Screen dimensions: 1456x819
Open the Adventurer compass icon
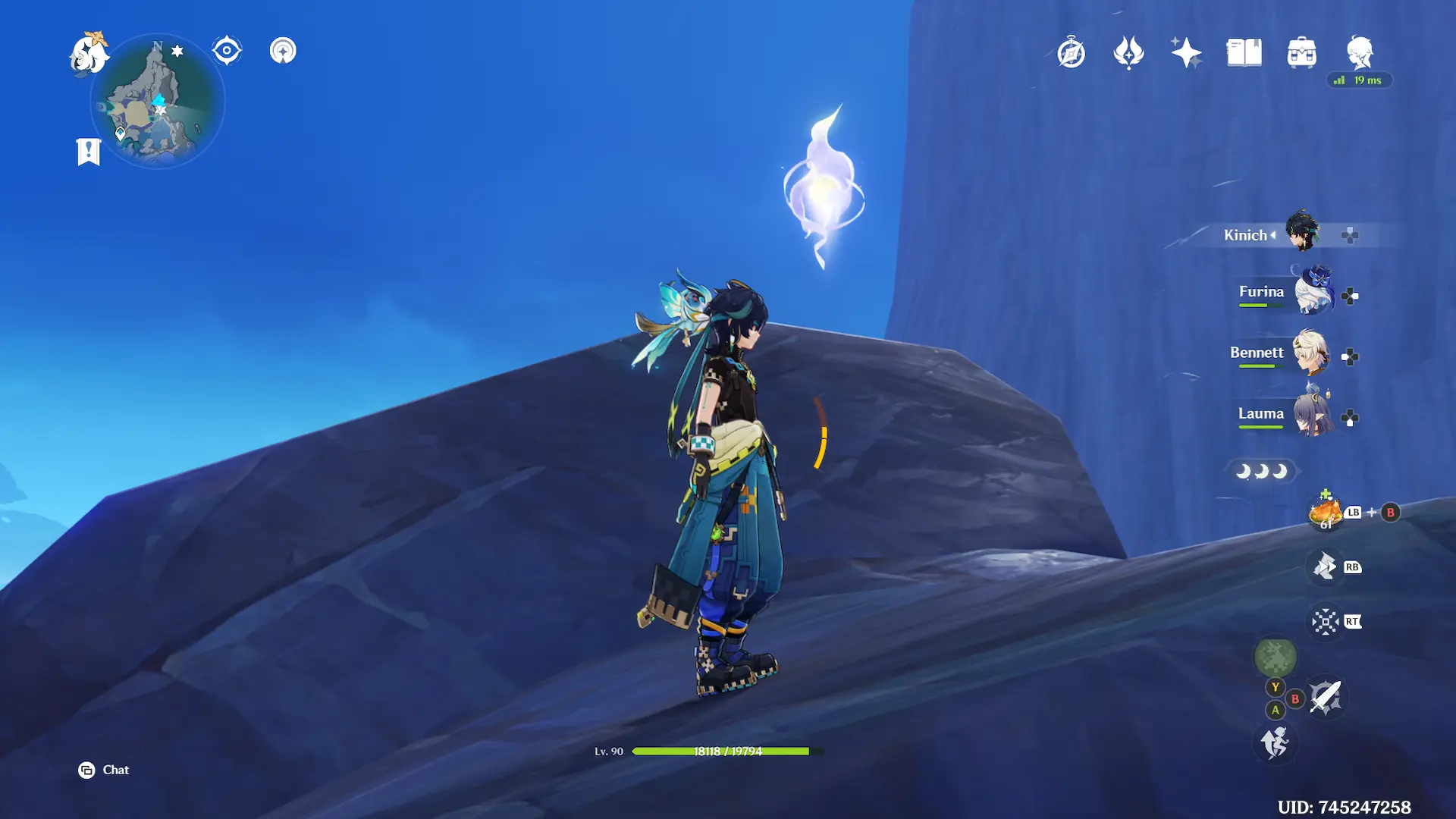point(1071,53)
